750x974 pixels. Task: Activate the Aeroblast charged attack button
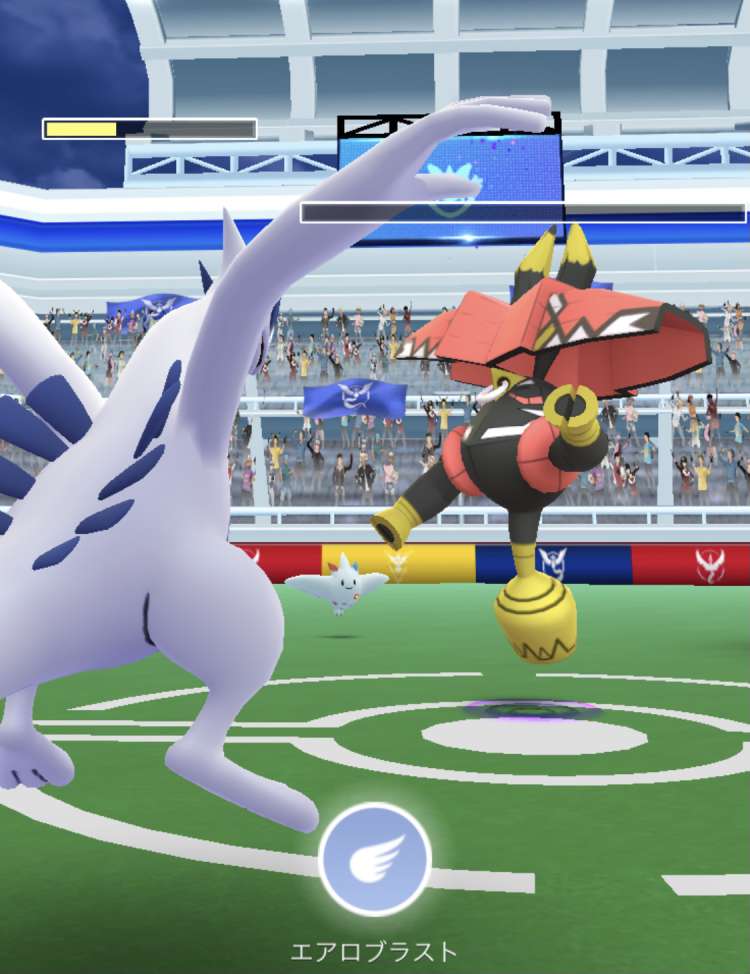coord(375,859)
